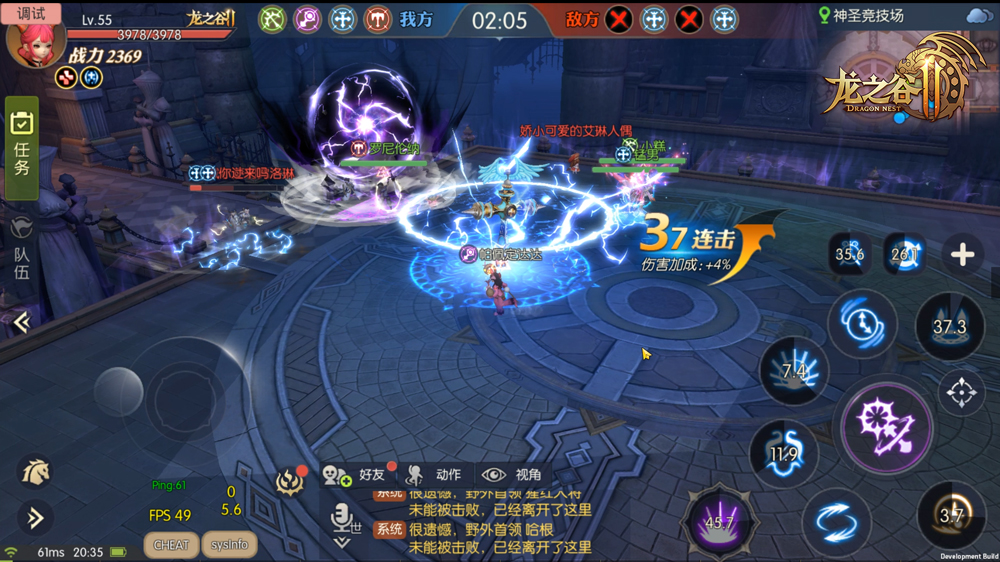Open the 好友 friends list
The height and width of the screenshot is (562, 1000).
click(x=356, y=475)
